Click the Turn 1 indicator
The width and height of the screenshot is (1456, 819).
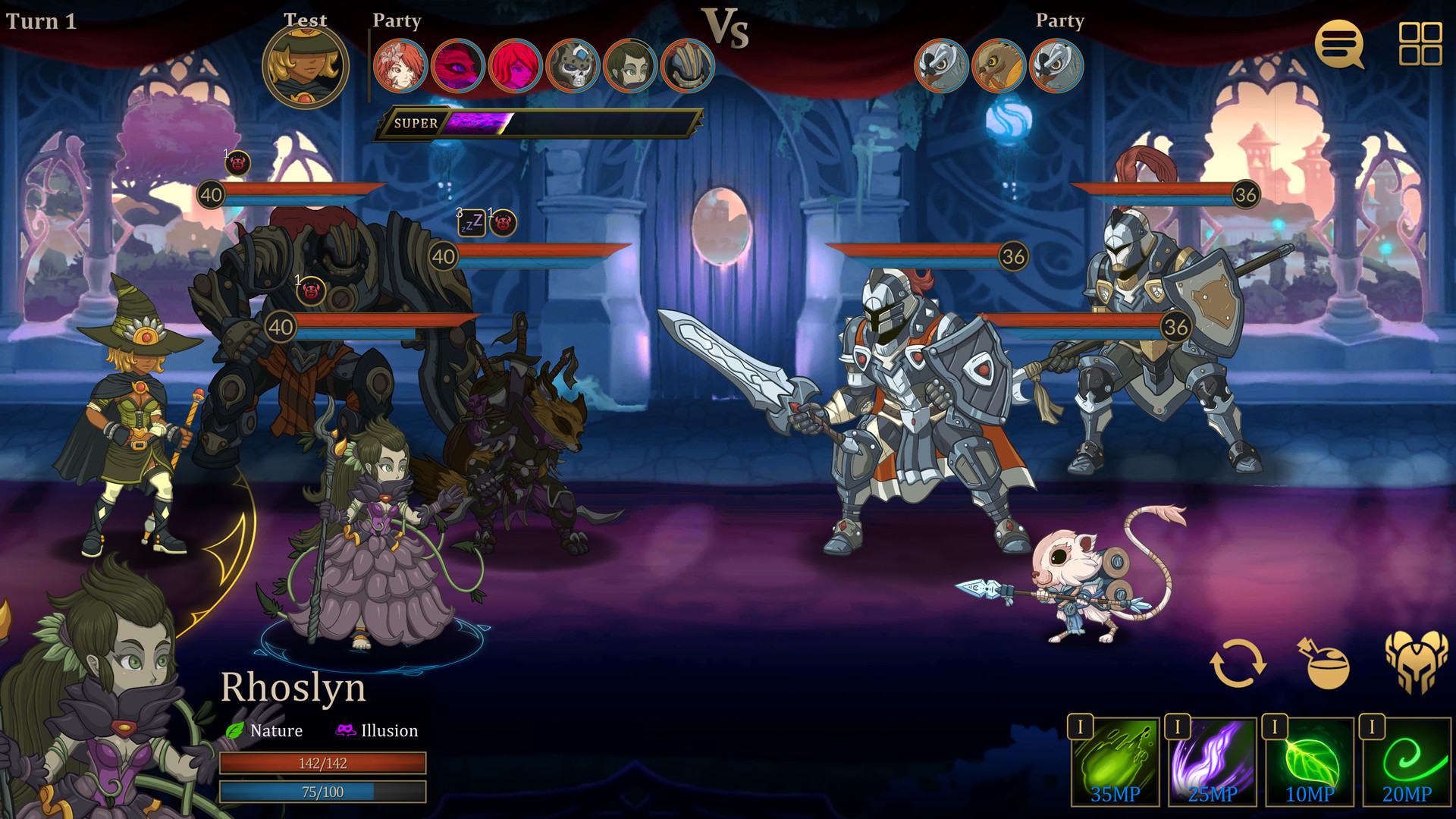tap(41, 22)
